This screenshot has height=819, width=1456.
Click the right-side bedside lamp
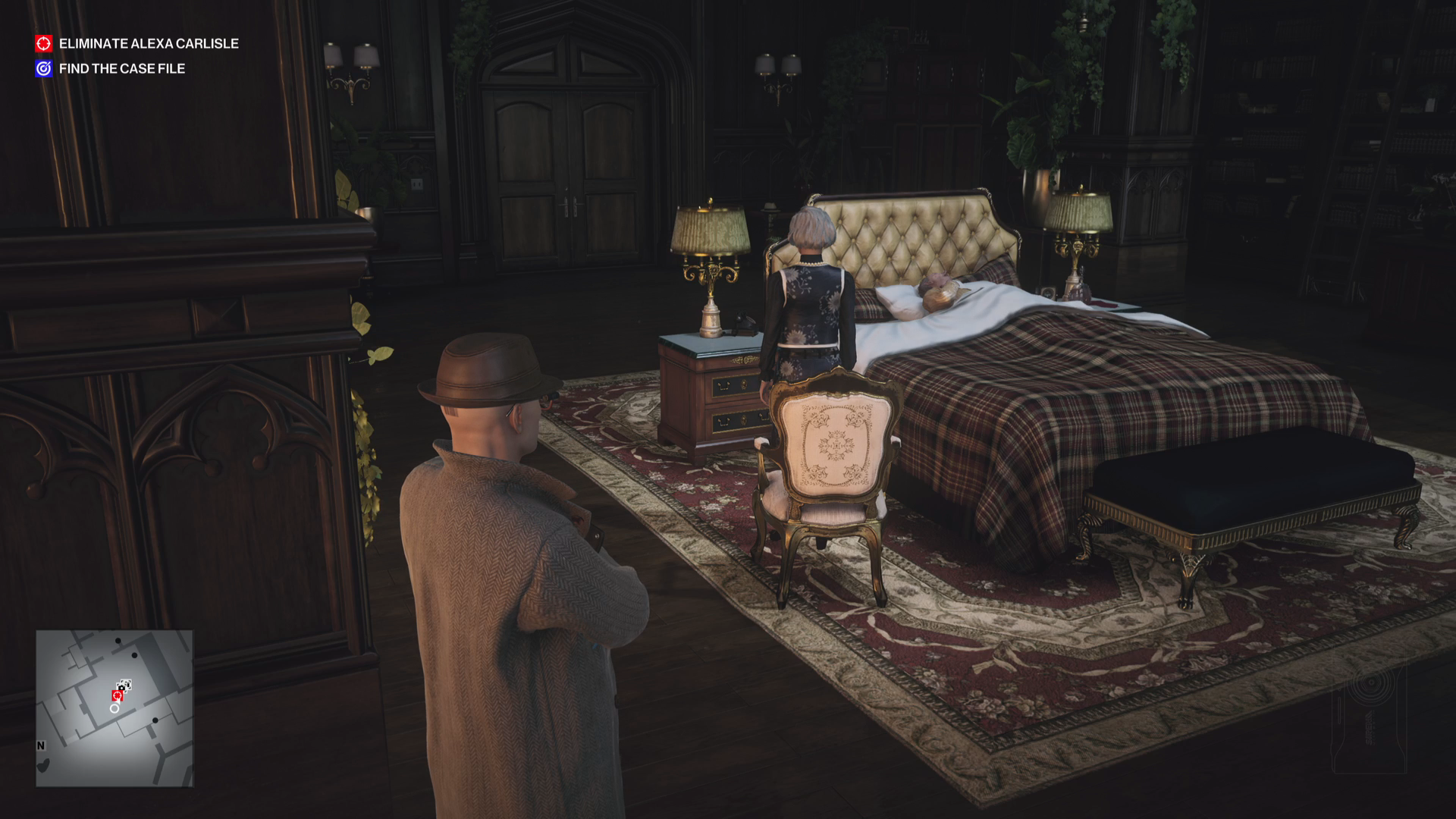coord(1077,227)
